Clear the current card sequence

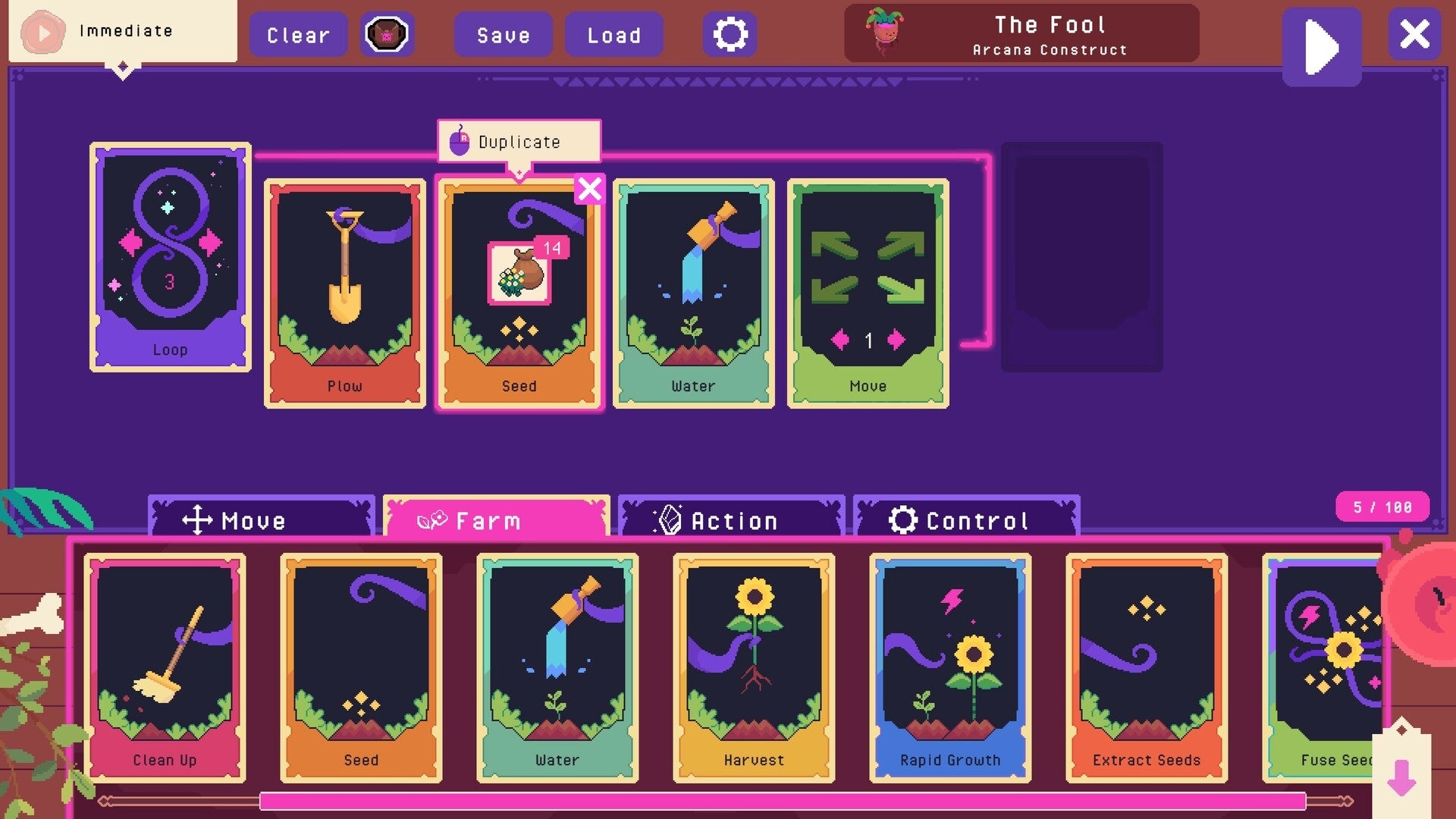(x=298, y=34)
